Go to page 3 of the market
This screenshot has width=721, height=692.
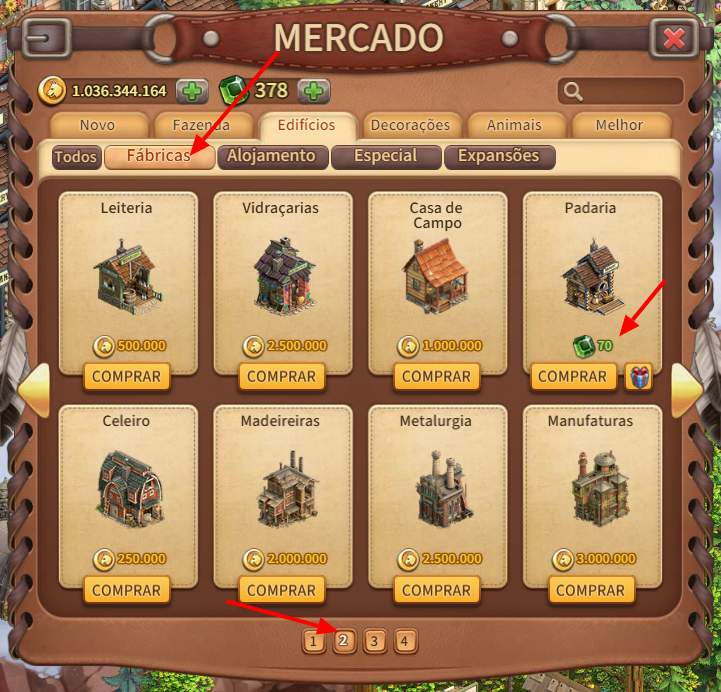[375, 641]
